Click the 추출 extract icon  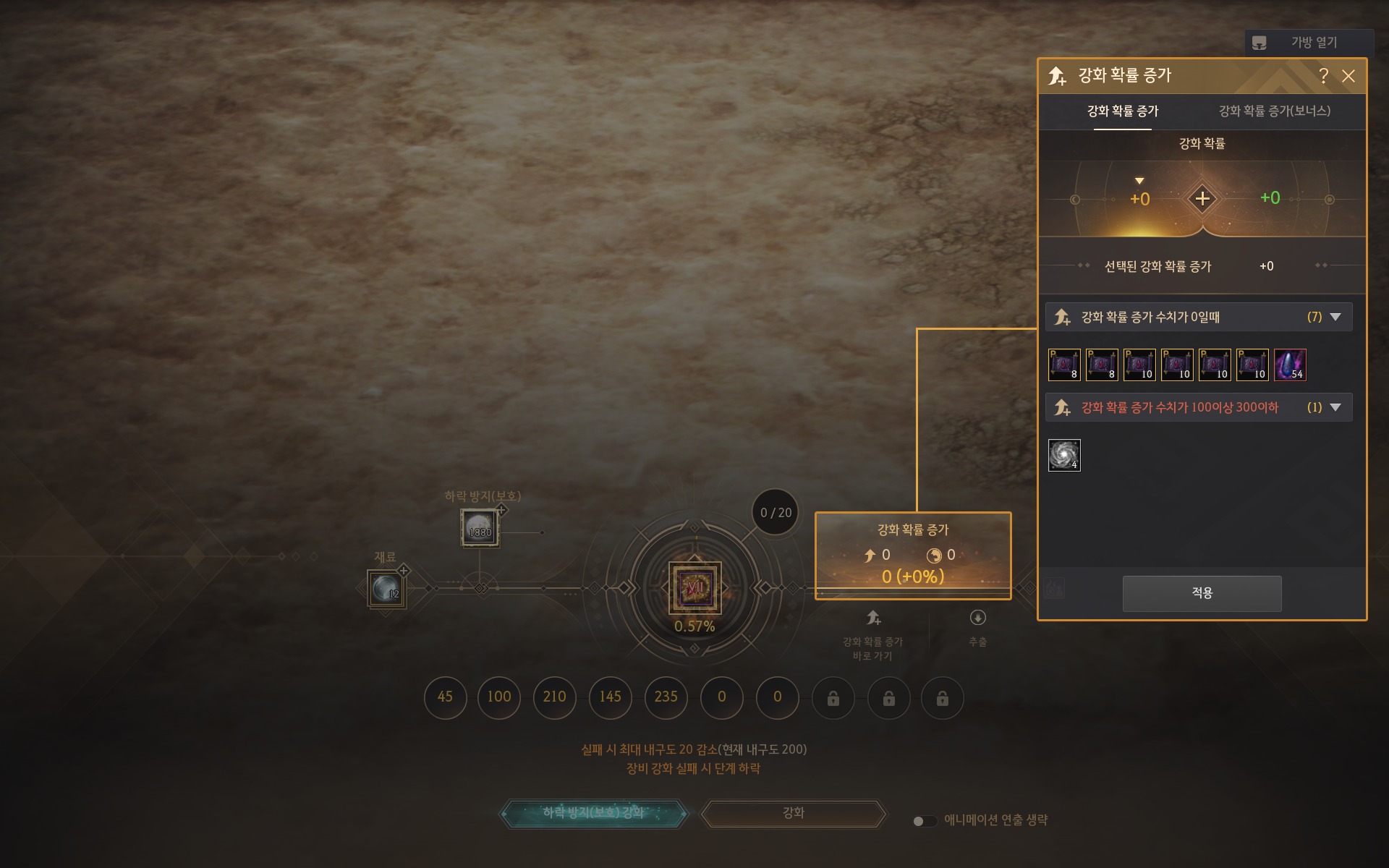977,618
